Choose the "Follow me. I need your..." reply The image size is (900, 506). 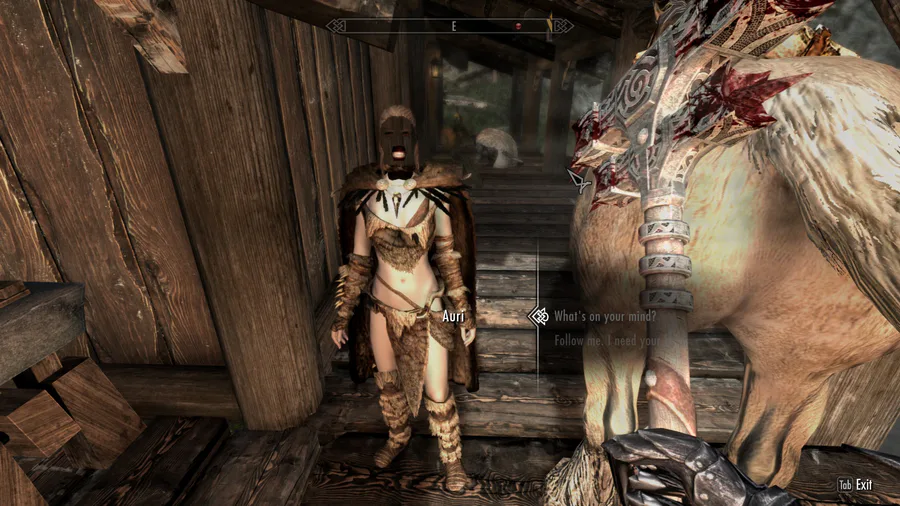click(604, 341)
